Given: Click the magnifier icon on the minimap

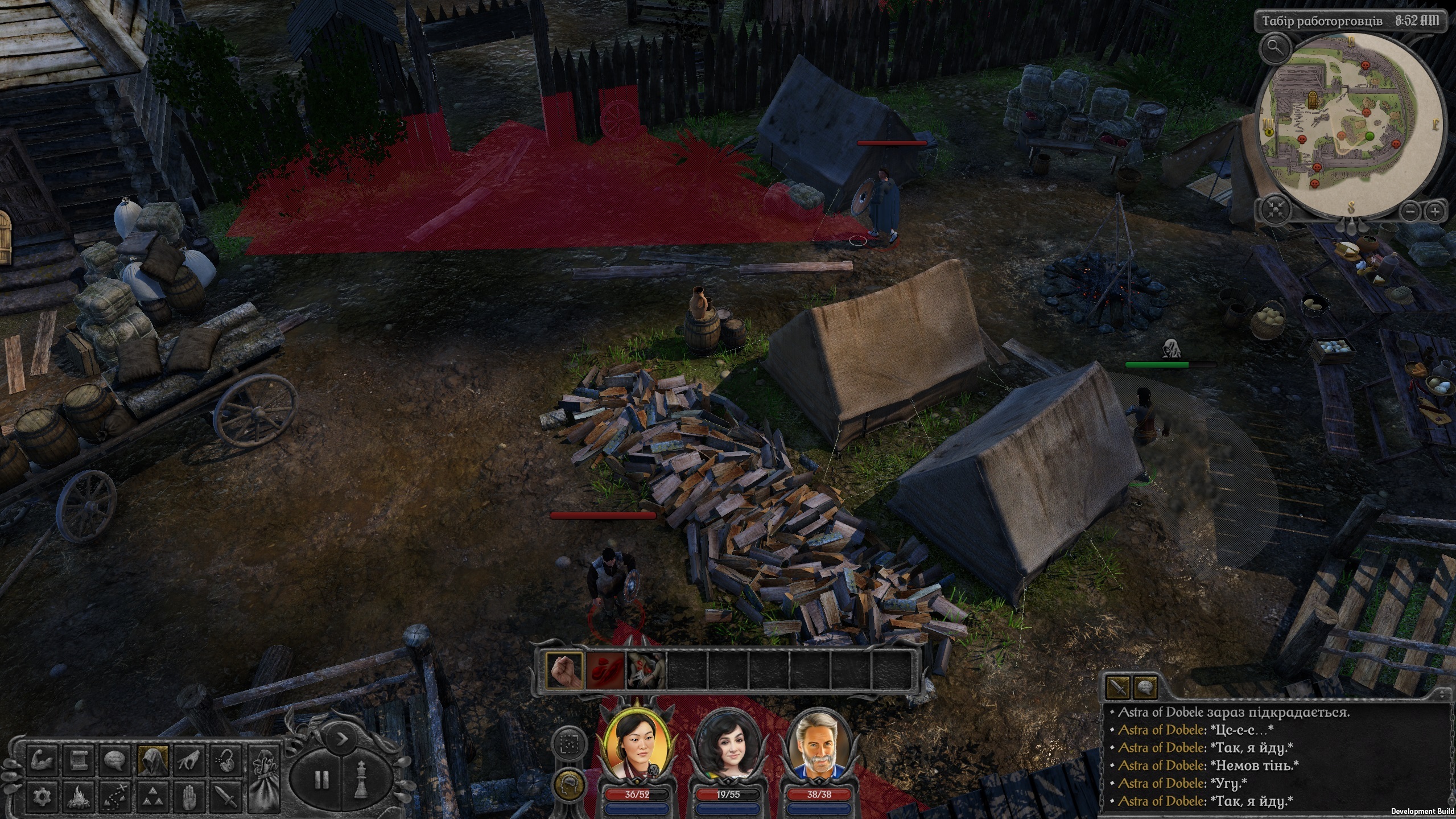Looking at the screenshot, I should click(1274, 49).
